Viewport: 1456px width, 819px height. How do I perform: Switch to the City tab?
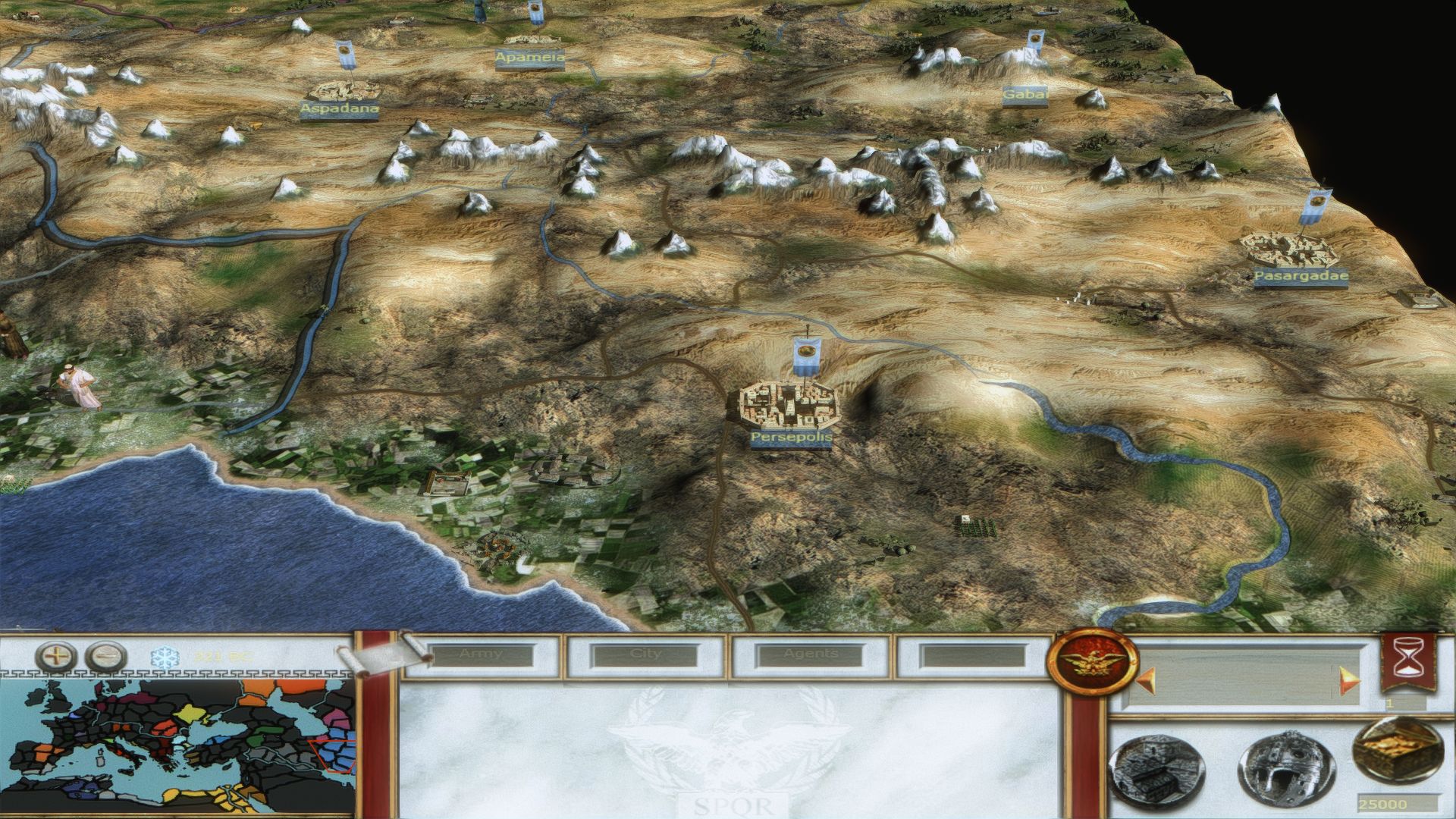(x=646, y=655)
